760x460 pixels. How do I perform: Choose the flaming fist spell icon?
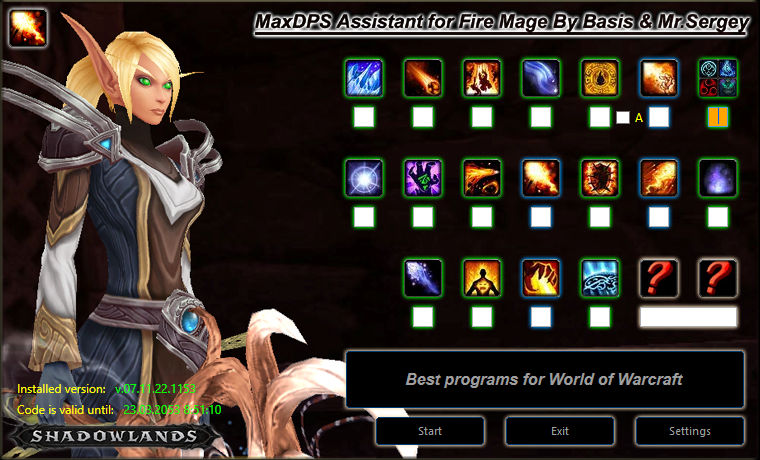541,278
